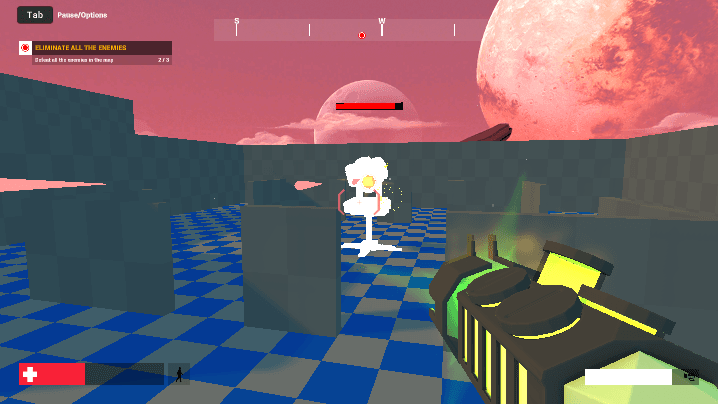Click the running figure icon beside health
This screenshot has width=718, height=404.
click(180, 374)
